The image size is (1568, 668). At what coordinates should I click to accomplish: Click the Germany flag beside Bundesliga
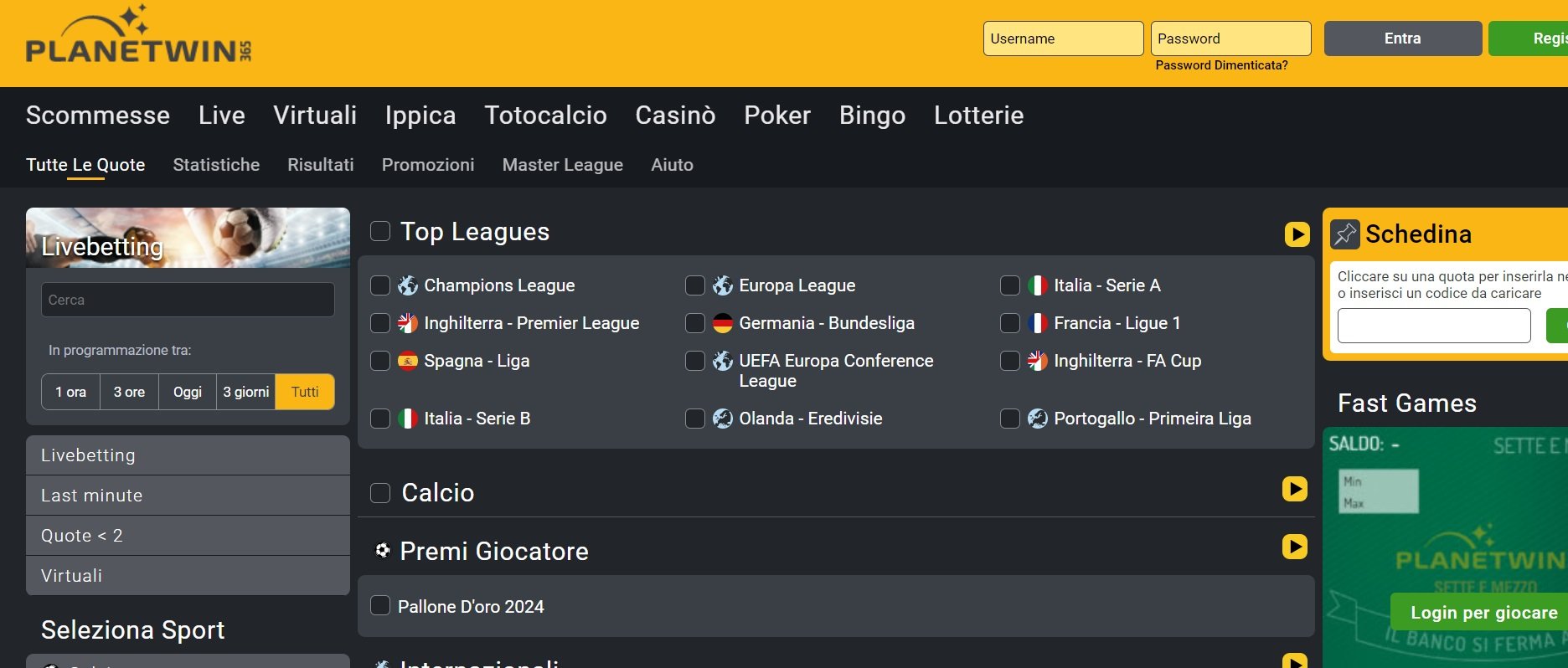point(722,322)
